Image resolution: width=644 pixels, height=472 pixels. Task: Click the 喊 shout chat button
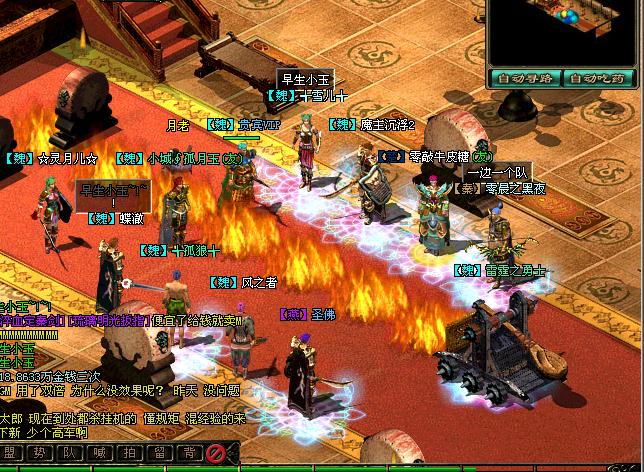(x=97, y=454)
